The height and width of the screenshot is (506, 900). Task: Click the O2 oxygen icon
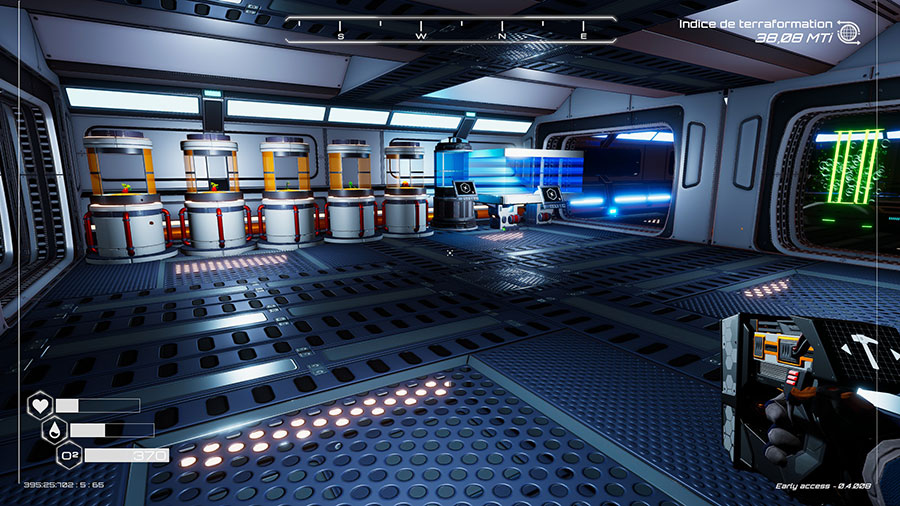point(69,456)
